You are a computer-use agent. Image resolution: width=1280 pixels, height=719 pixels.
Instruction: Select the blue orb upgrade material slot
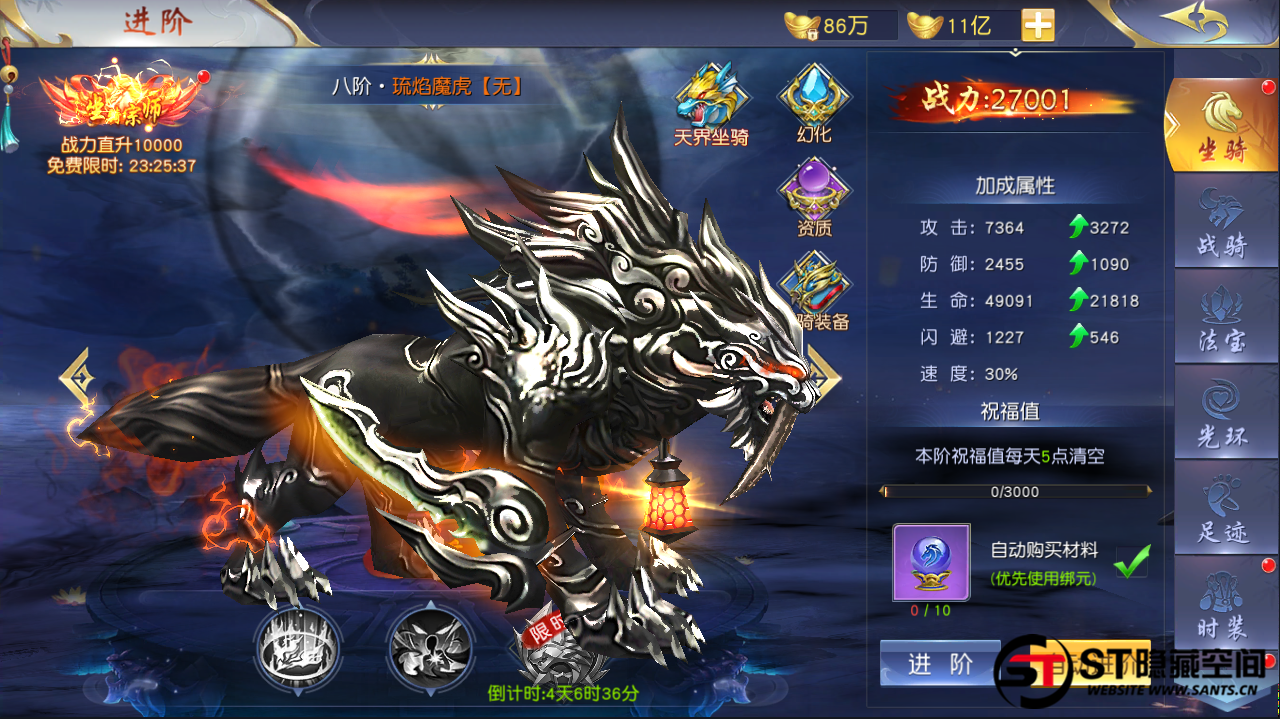pyautogui.click(x=930, y=561)
